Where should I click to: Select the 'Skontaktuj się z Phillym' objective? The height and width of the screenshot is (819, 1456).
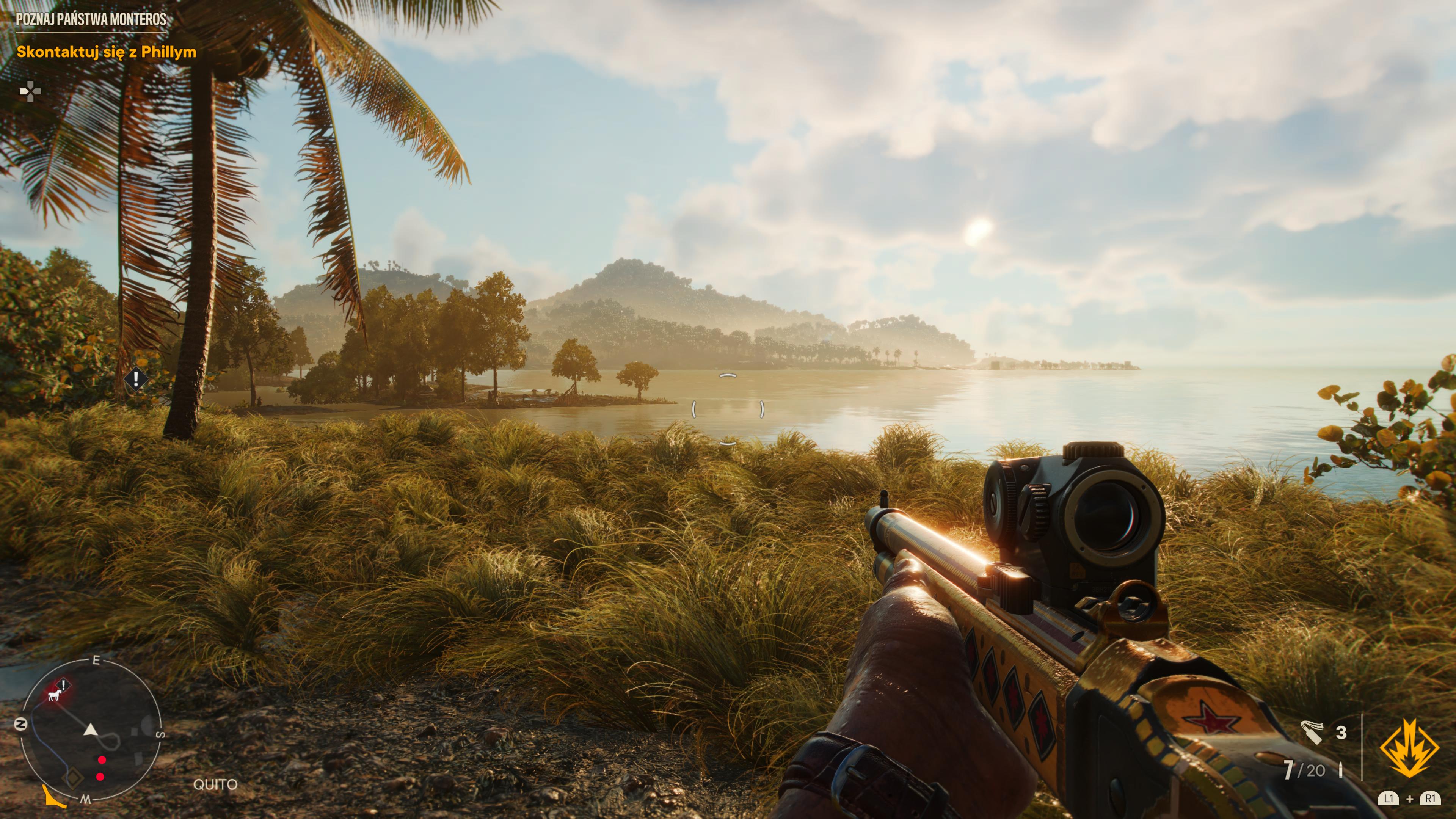(x=106, y=52)
